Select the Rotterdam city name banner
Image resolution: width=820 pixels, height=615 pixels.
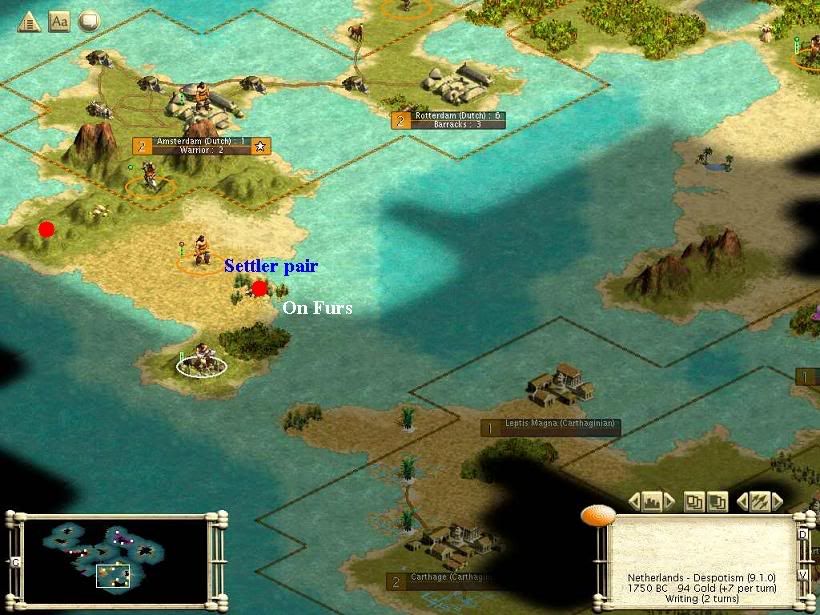[457, 116]
